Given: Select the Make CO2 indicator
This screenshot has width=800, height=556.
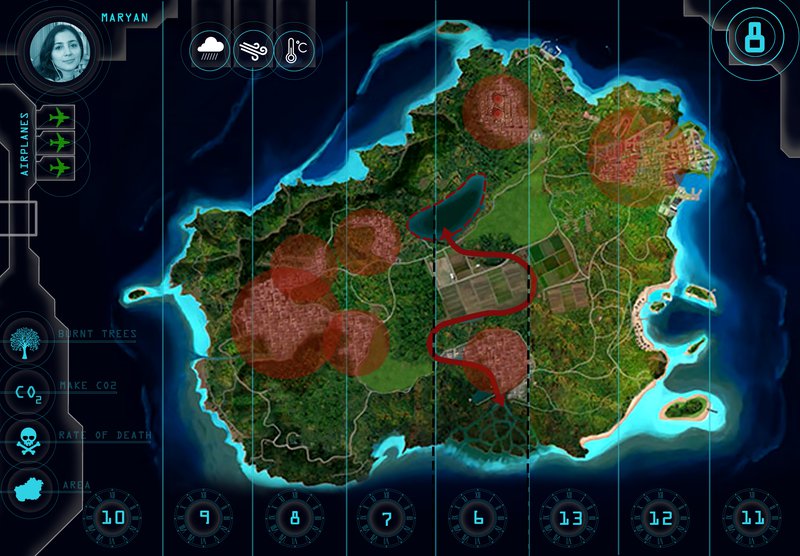Looking at the screenshot, I should (x=26, y=391).
